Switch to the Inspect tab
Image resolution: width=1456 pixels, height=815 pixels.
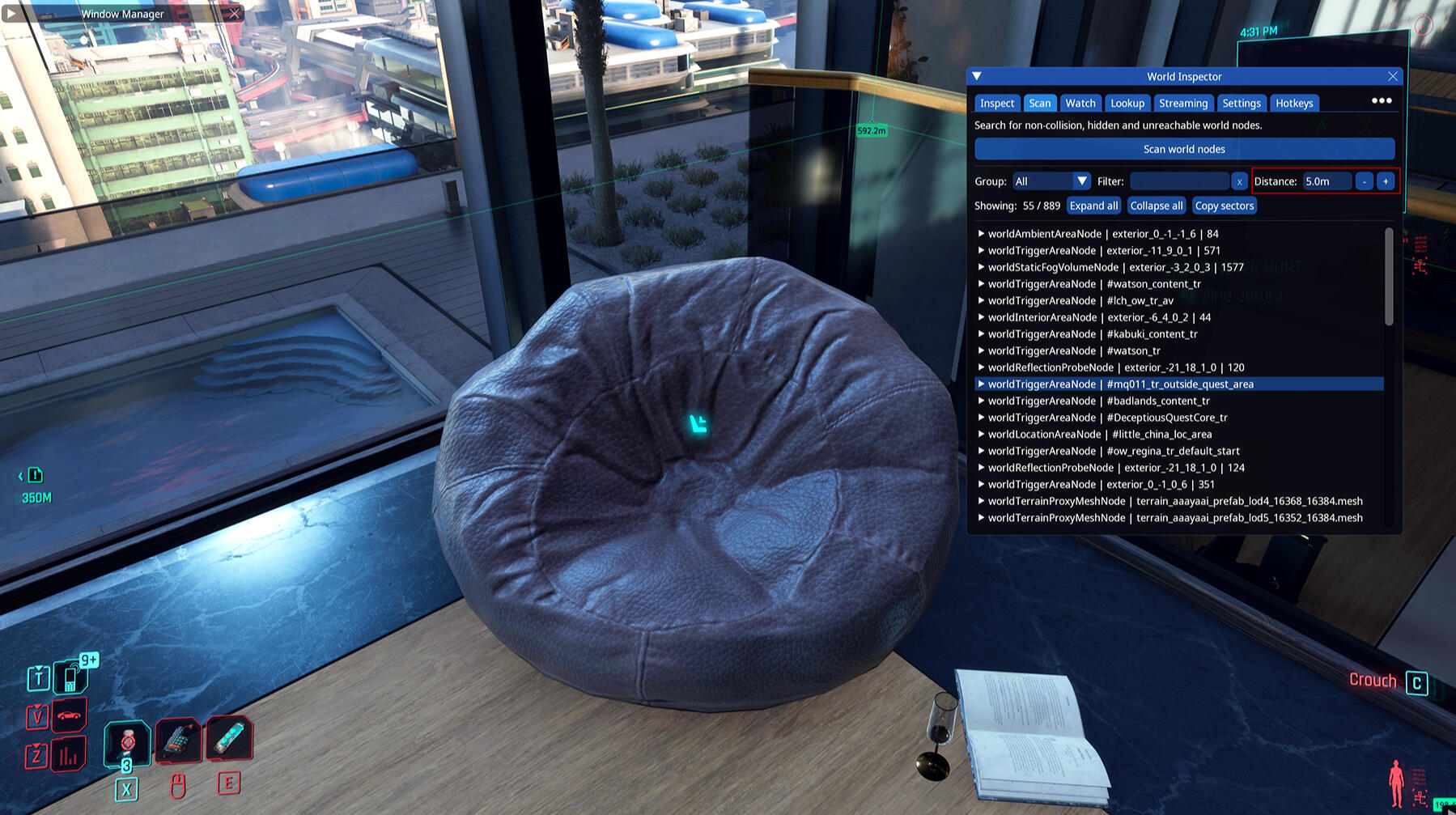coord(996,103)
